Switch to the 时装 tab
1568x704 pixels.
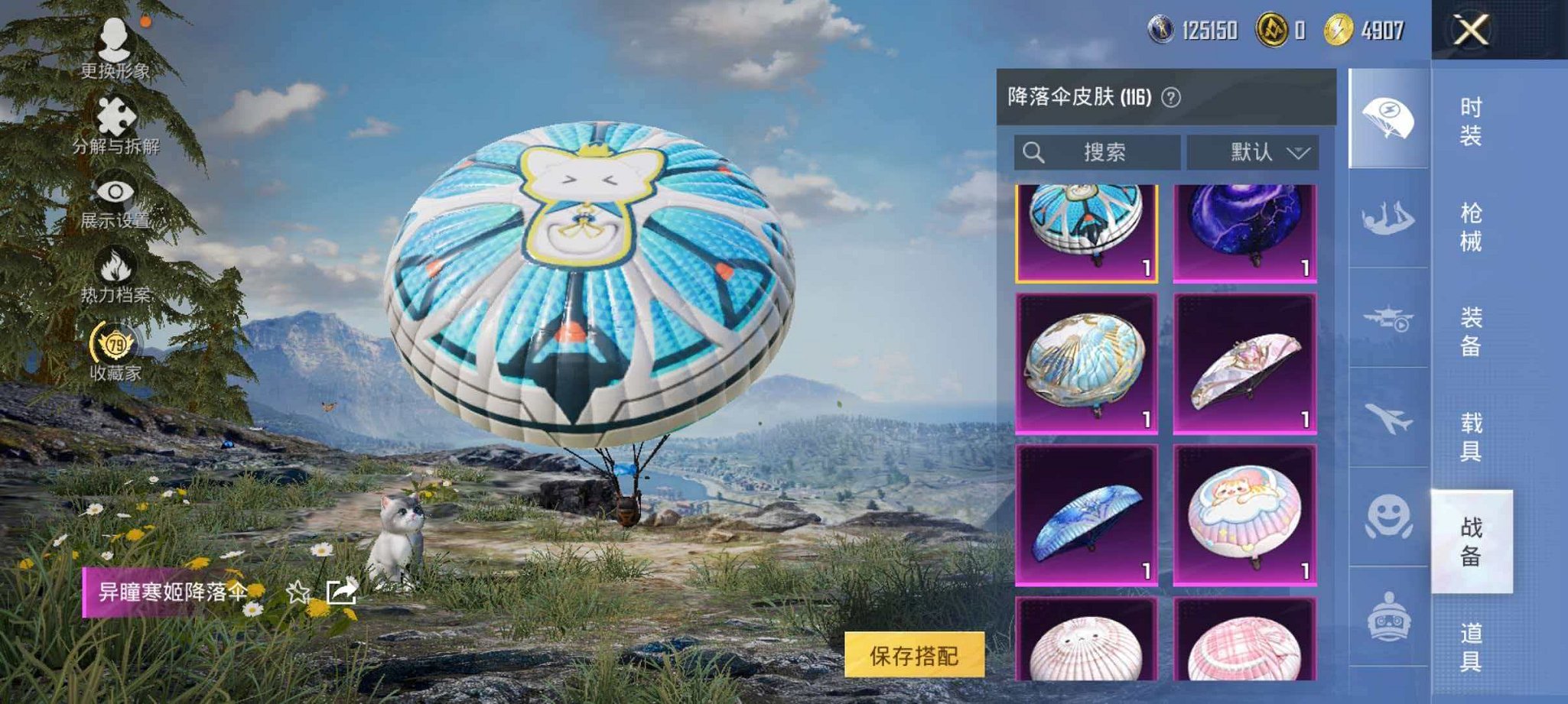1472,122
